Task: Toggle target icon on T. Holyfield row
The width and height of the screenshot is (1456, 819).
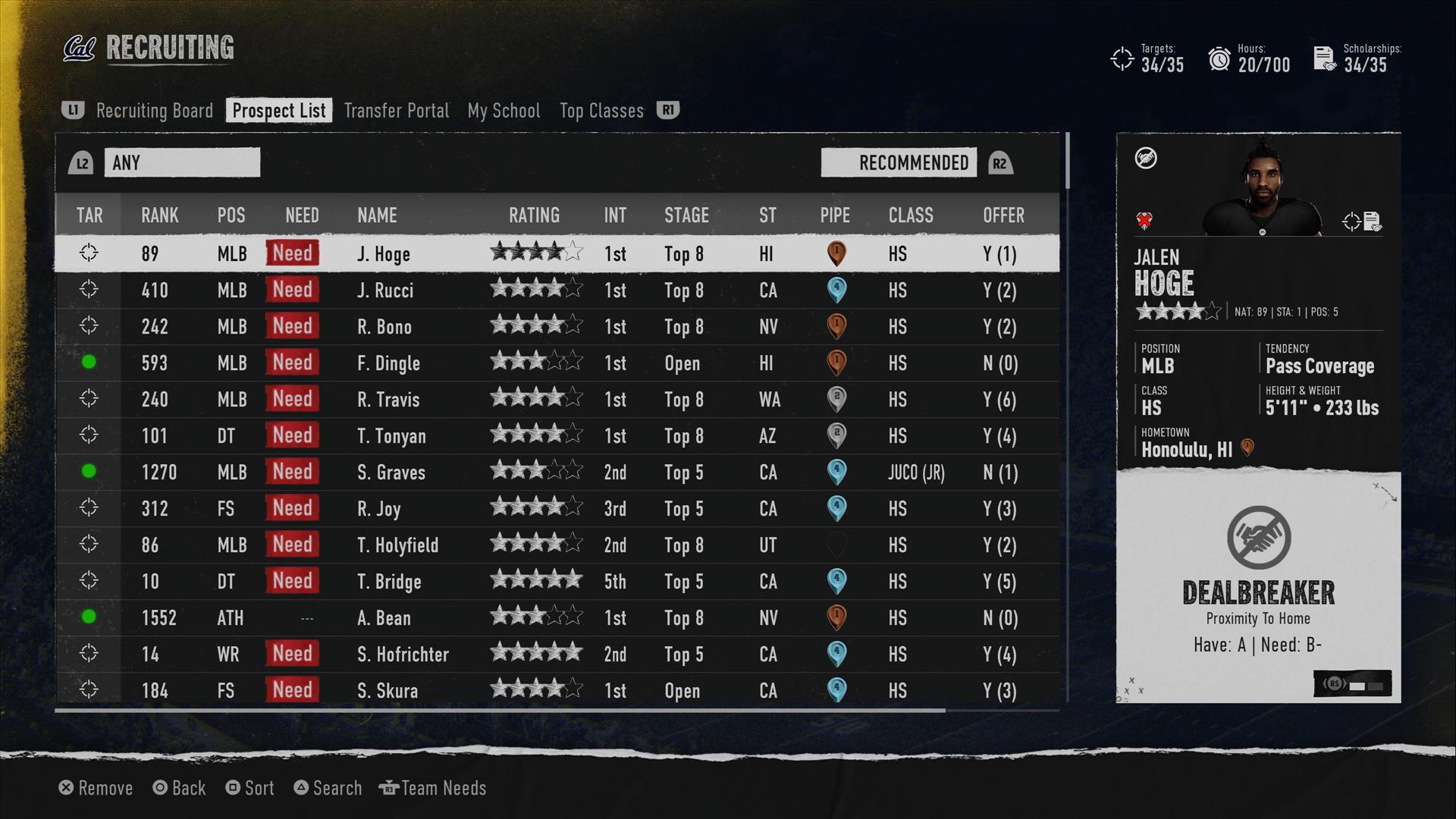Action: [x=89, y=544]
